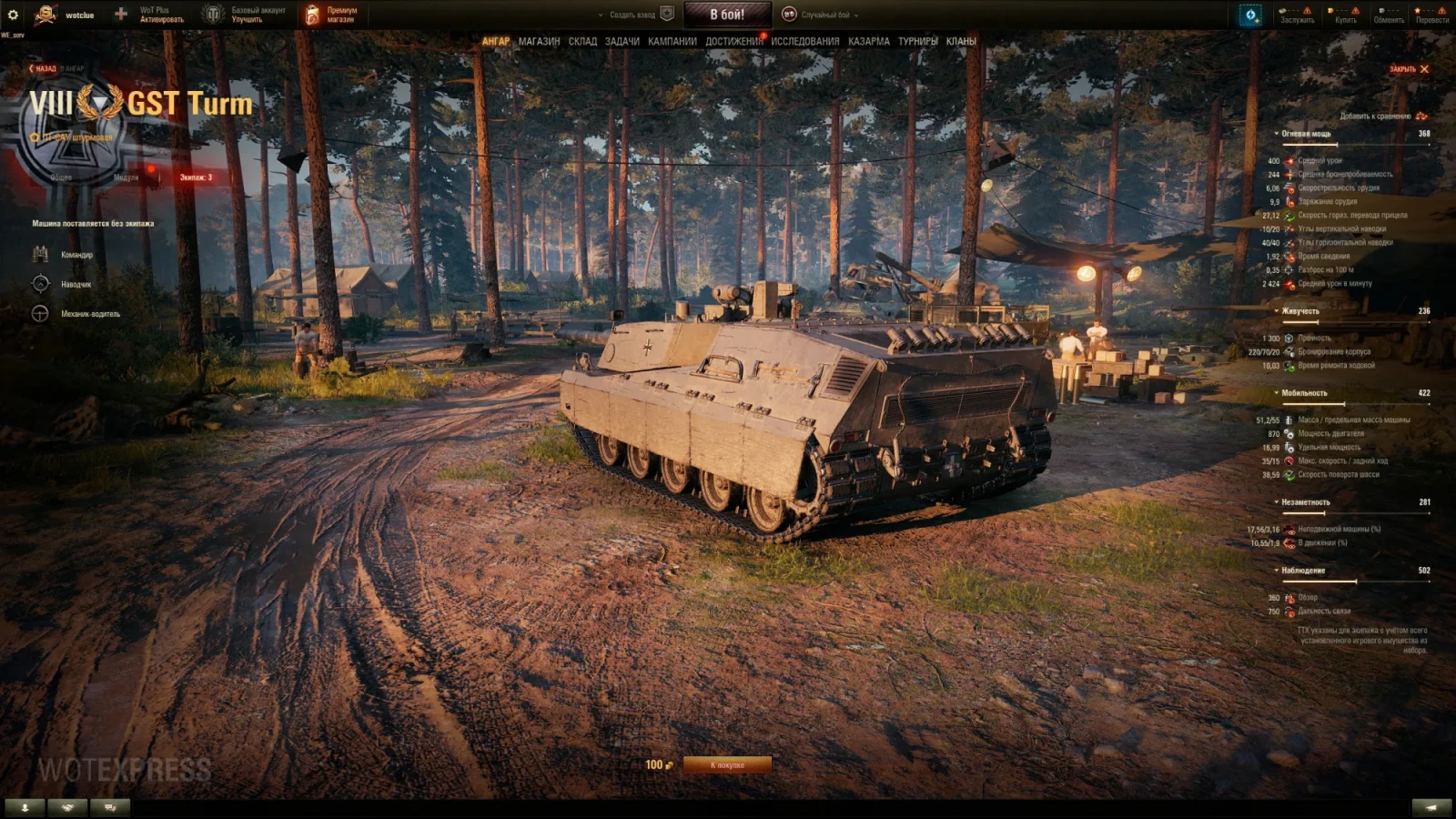Click the 'К покупке' purchase button

pyautogui.click(x=727, y=765)
